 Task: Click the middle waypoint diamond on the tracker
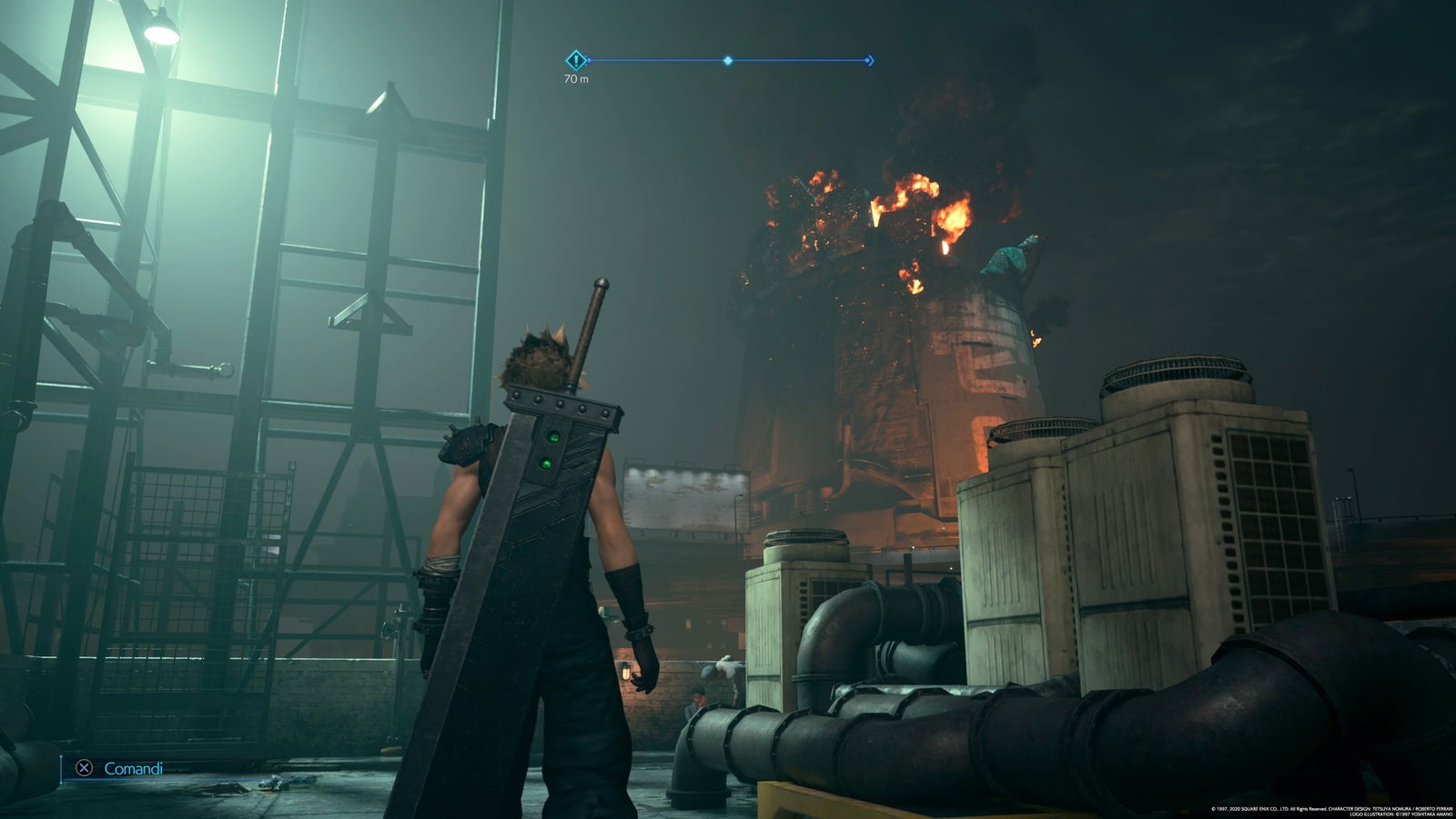point(726,60)
